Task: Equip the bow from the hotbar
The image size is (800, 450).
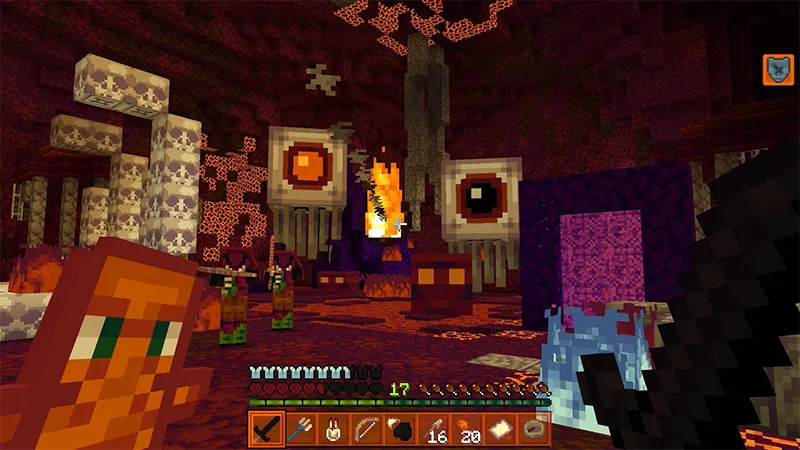Action: click(x=367, y=430)
